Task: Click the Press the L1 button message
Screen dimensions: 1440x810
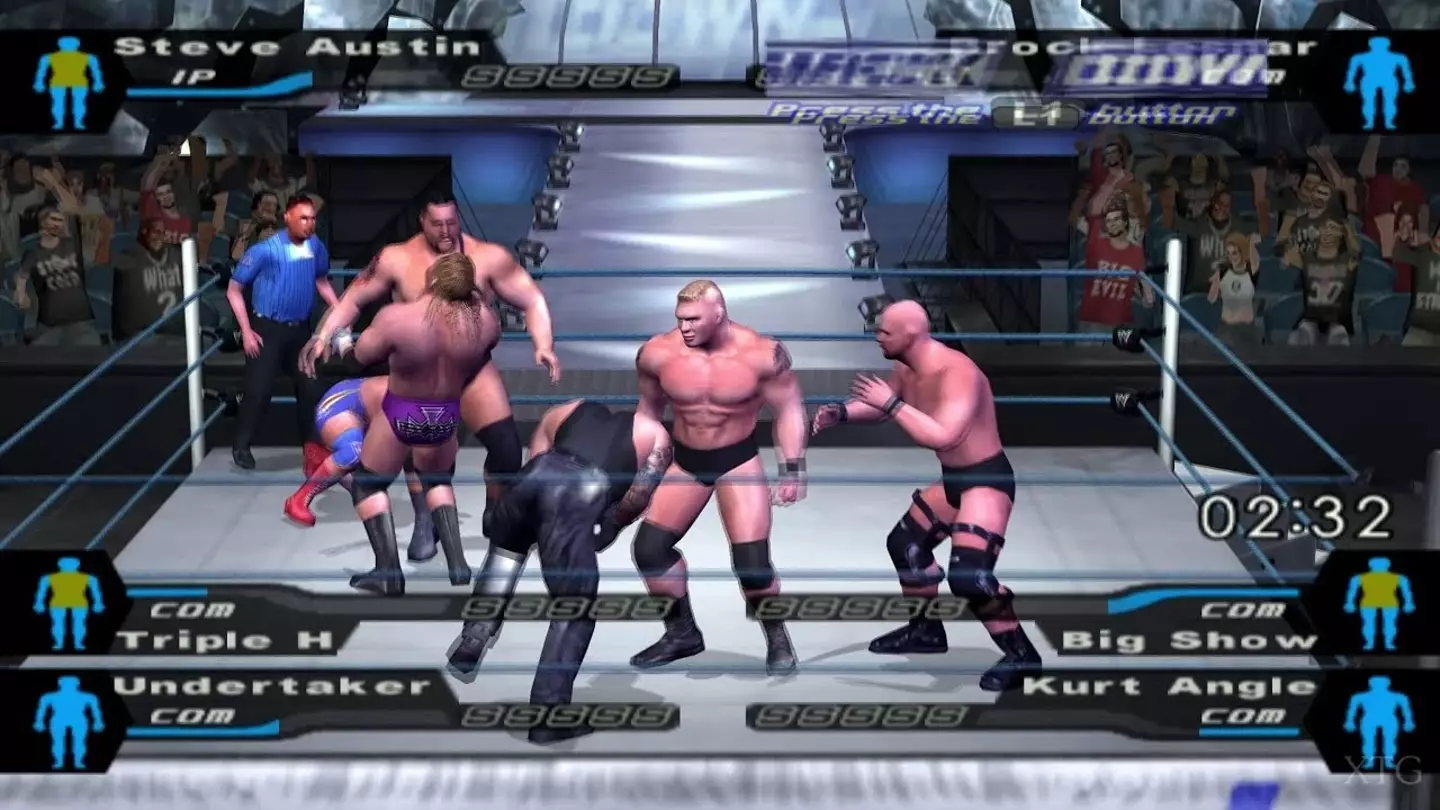Action: 1000,113
